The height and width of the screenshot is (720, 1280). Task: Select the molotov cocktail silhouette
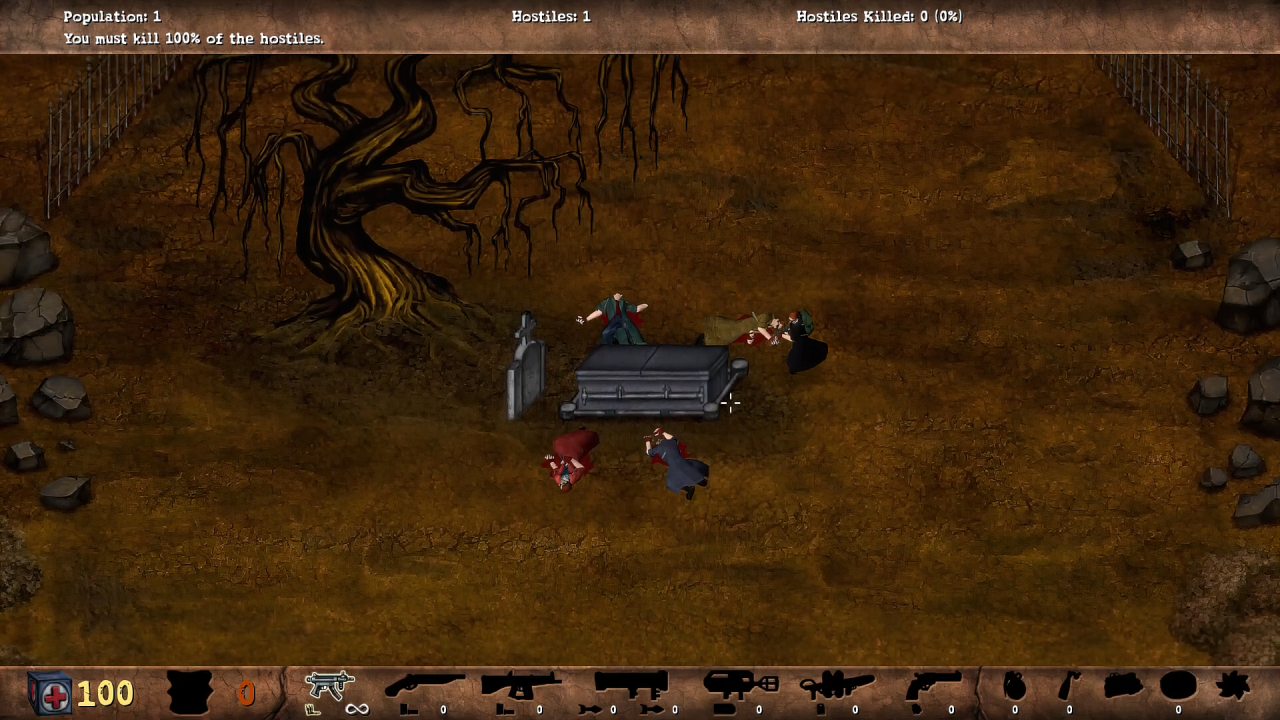(1069, 687)
